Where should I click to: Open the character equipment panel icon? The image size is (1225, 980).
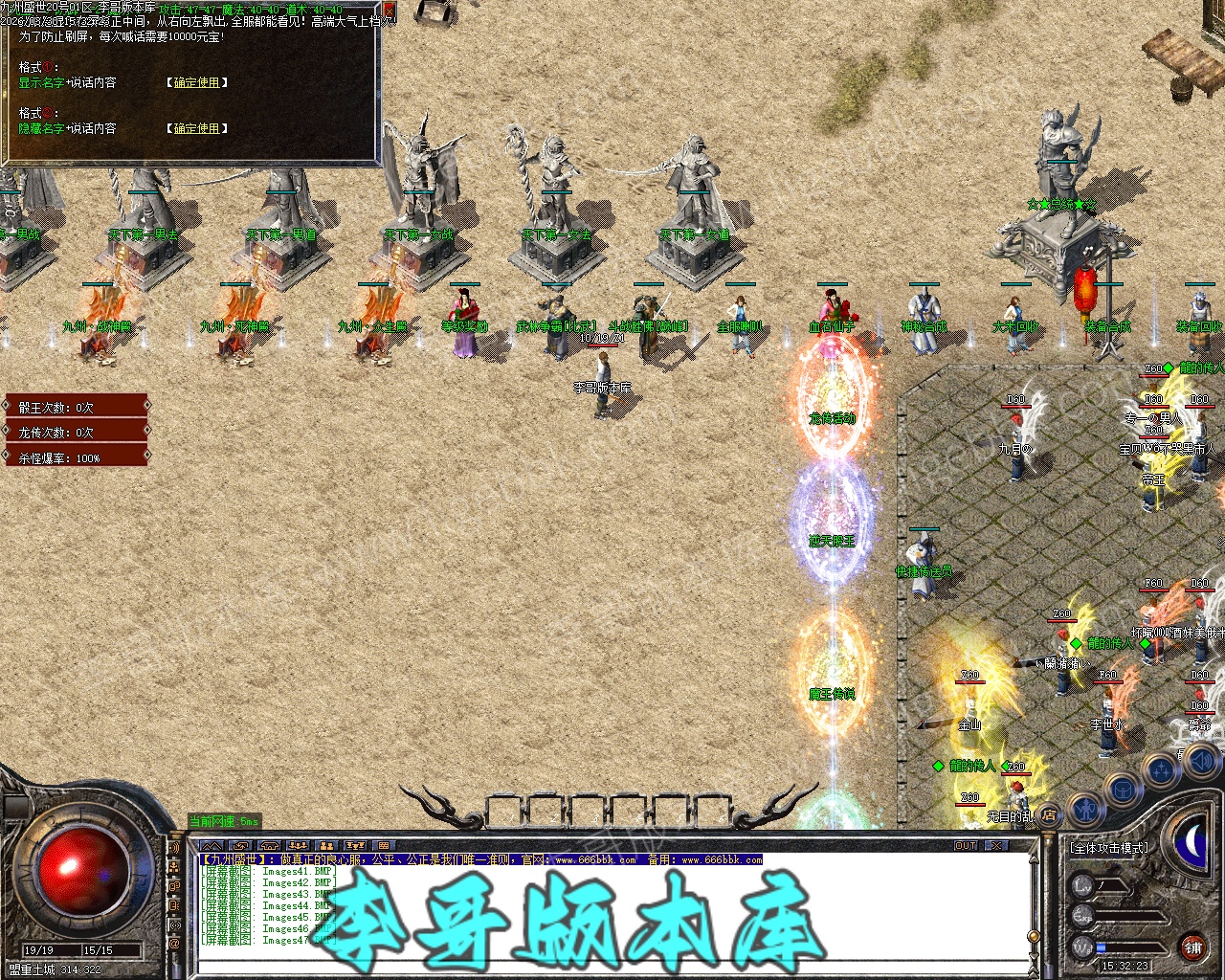pyautogui.click(x=1085, y=809)
